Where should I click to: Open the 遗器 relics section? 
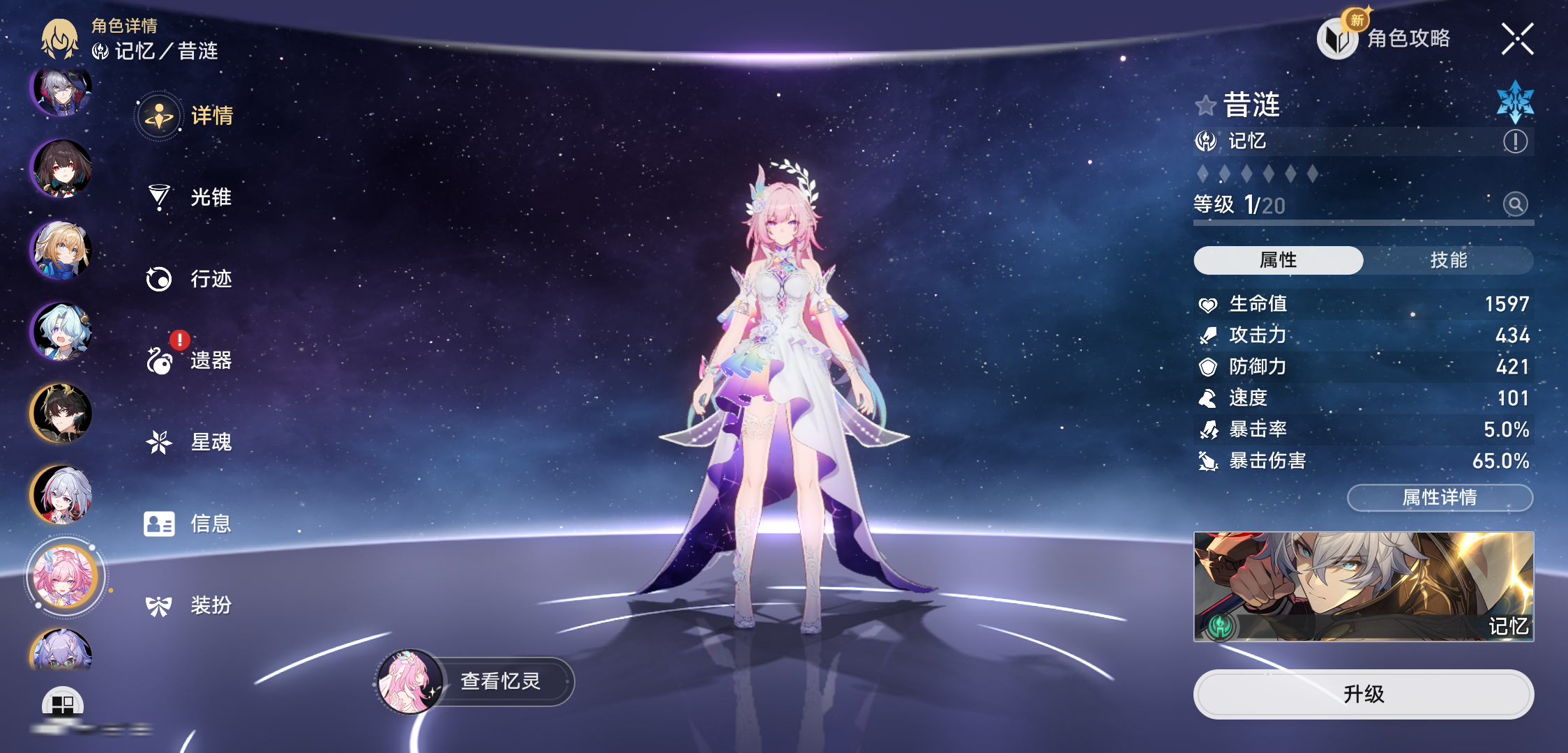[190, 360]
